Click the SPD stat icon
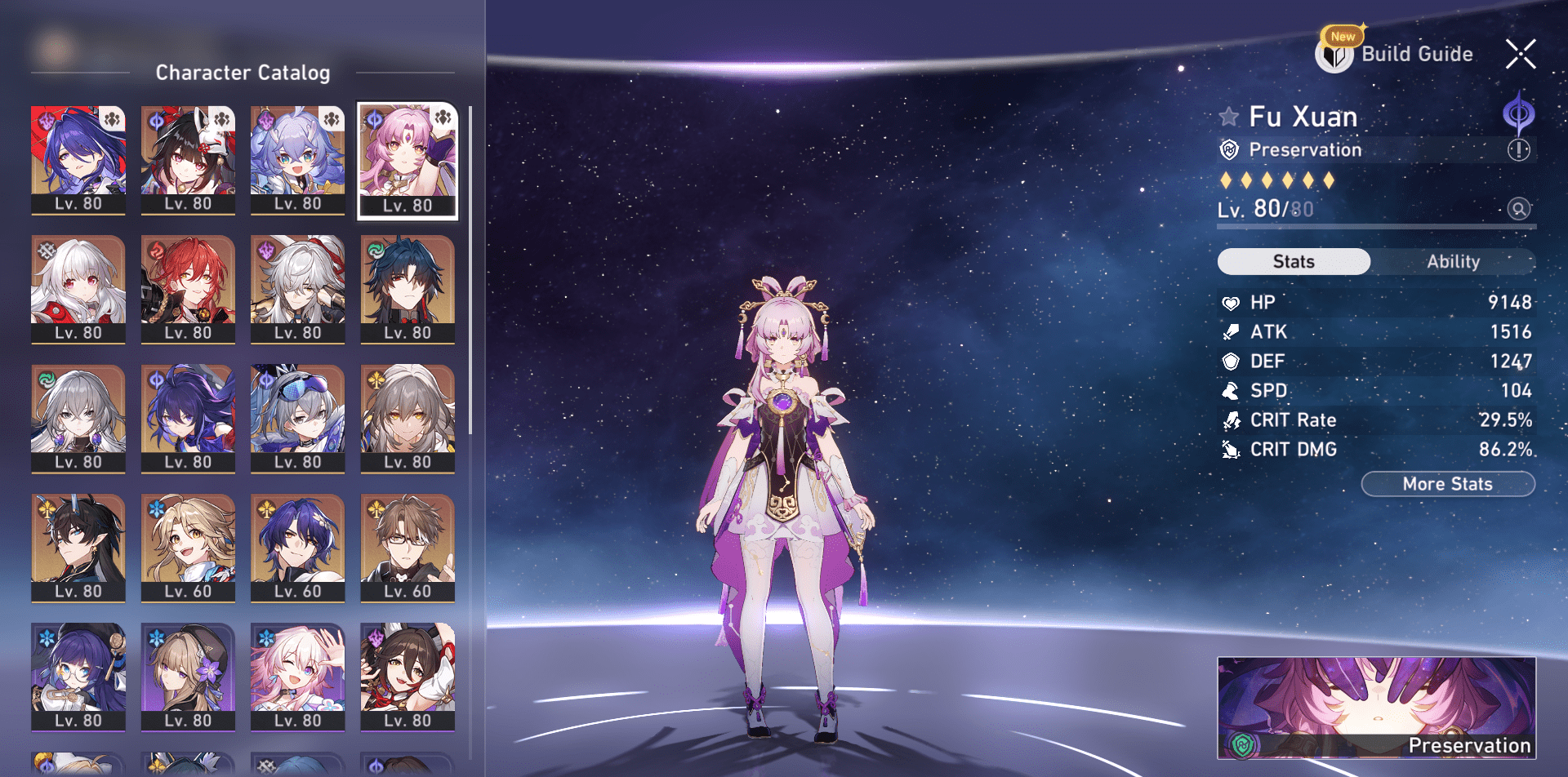The height and width of the screenshot is (777, 1568). pyautogui.click(x=1232, y=390)
